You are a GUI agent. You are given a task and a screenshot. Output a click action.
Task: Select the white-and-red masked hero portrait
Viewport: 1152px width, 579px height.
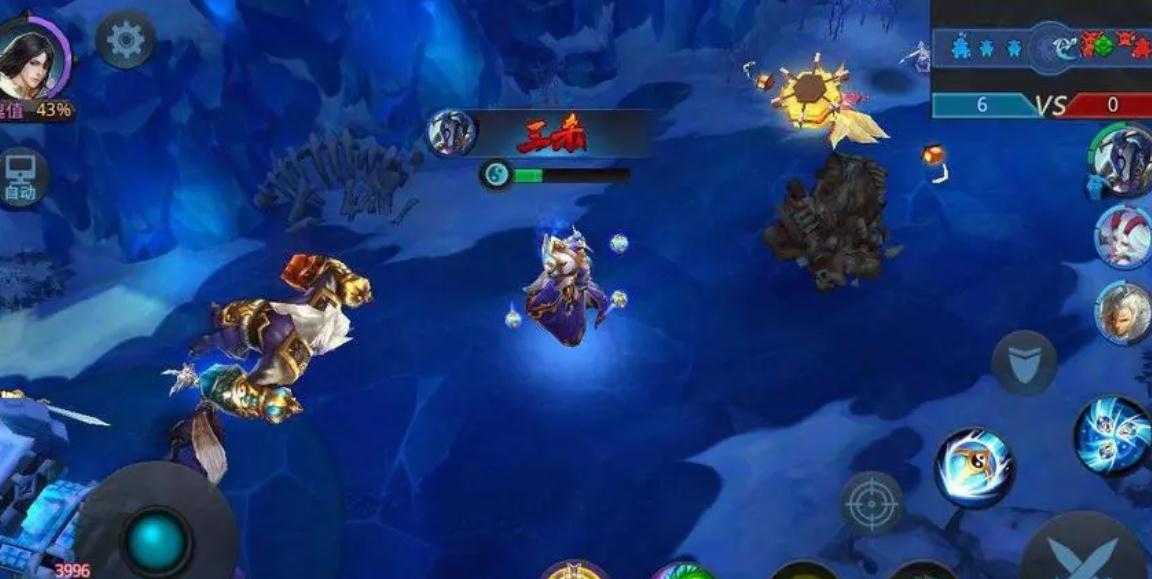(x=1122, y=236)
